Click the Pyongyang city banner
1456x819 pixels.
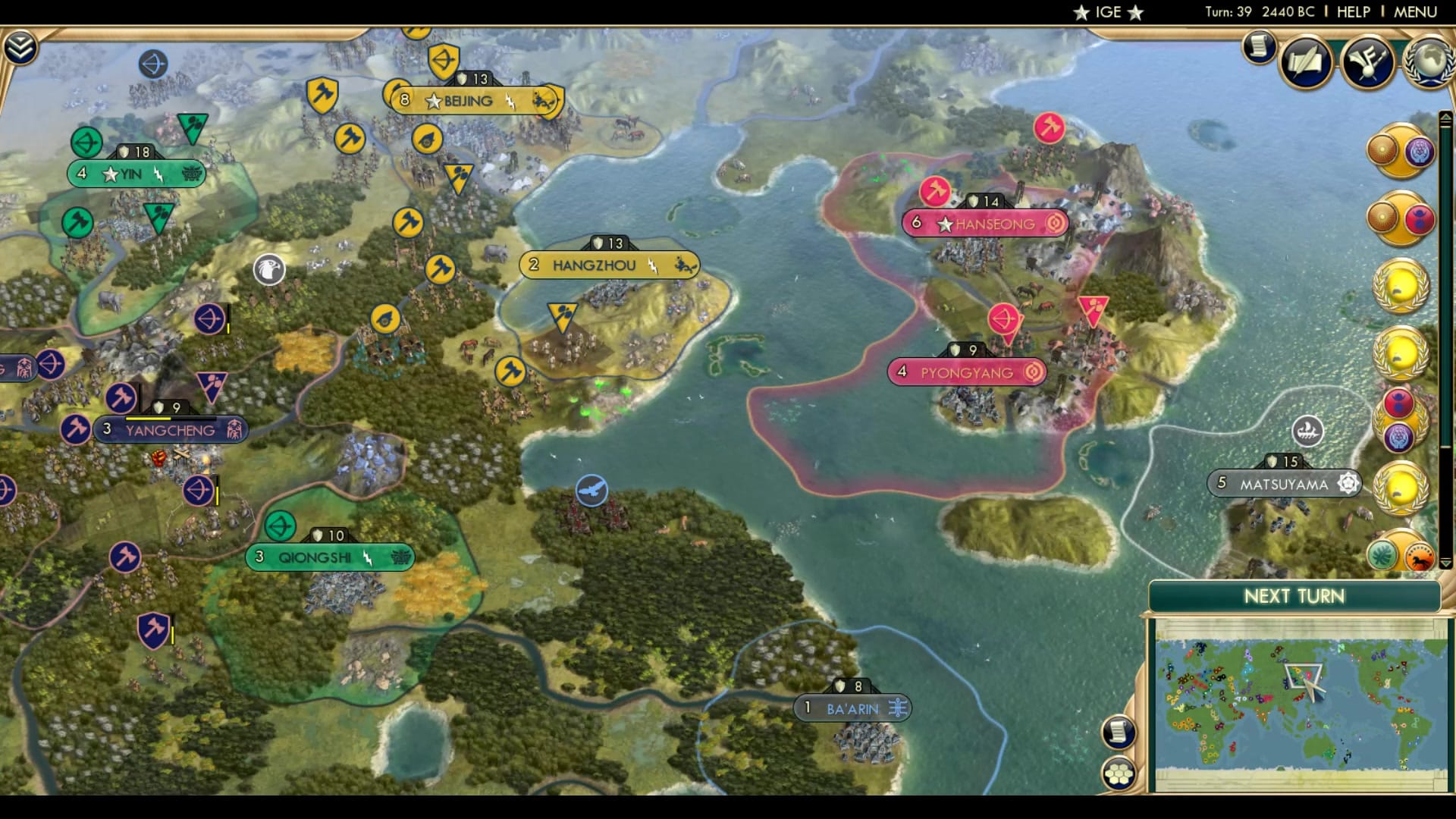(x=967, y=372)
